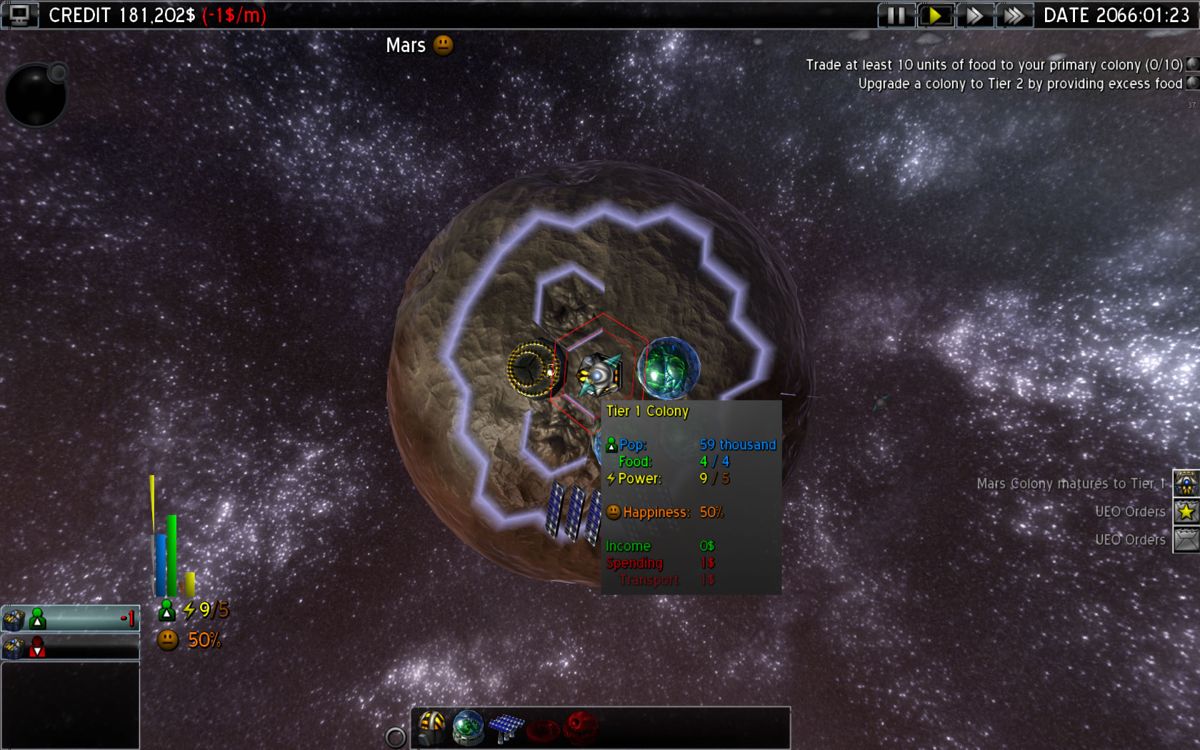
Task: Open the Mars Colony matures notification
Action: click(x=1186, y=483)
